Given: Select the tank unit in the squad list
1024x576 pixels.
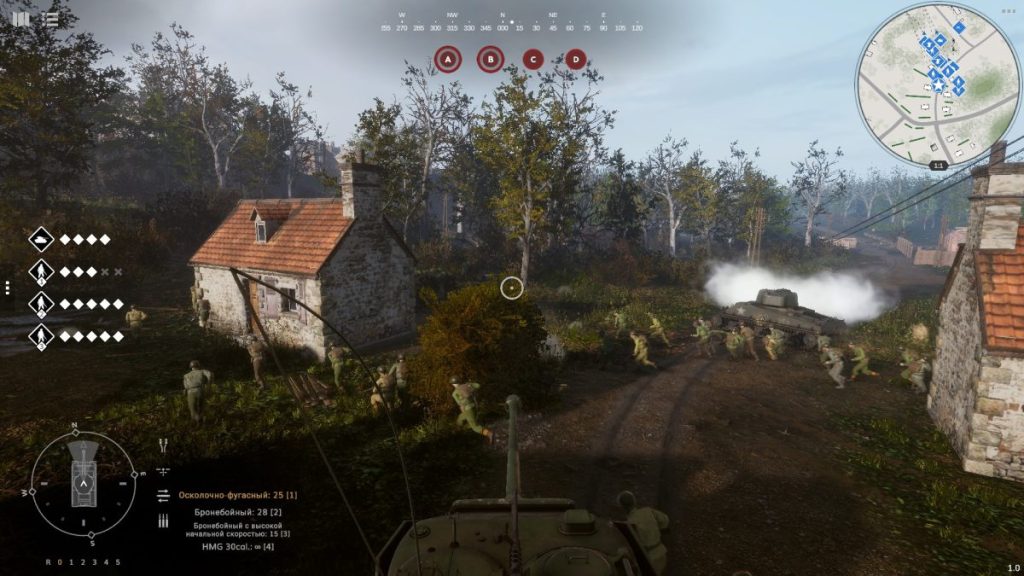Looking at the screenshot, I should pyautogui.click(x=41, y=239).
